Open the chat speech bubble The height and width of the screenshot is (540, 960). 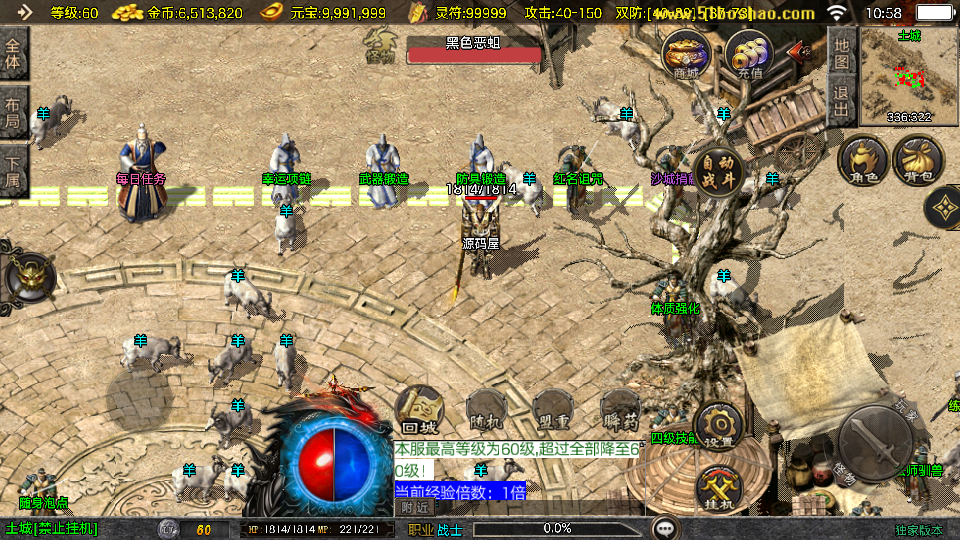664,528
